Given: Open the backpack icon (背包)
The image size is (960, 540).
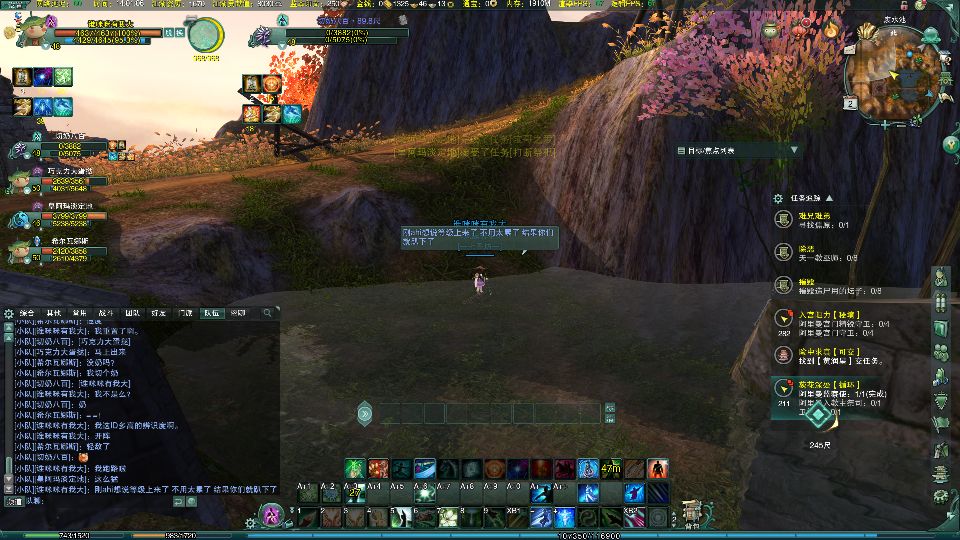Looking at the screenshot, I should tap(691, 514).
